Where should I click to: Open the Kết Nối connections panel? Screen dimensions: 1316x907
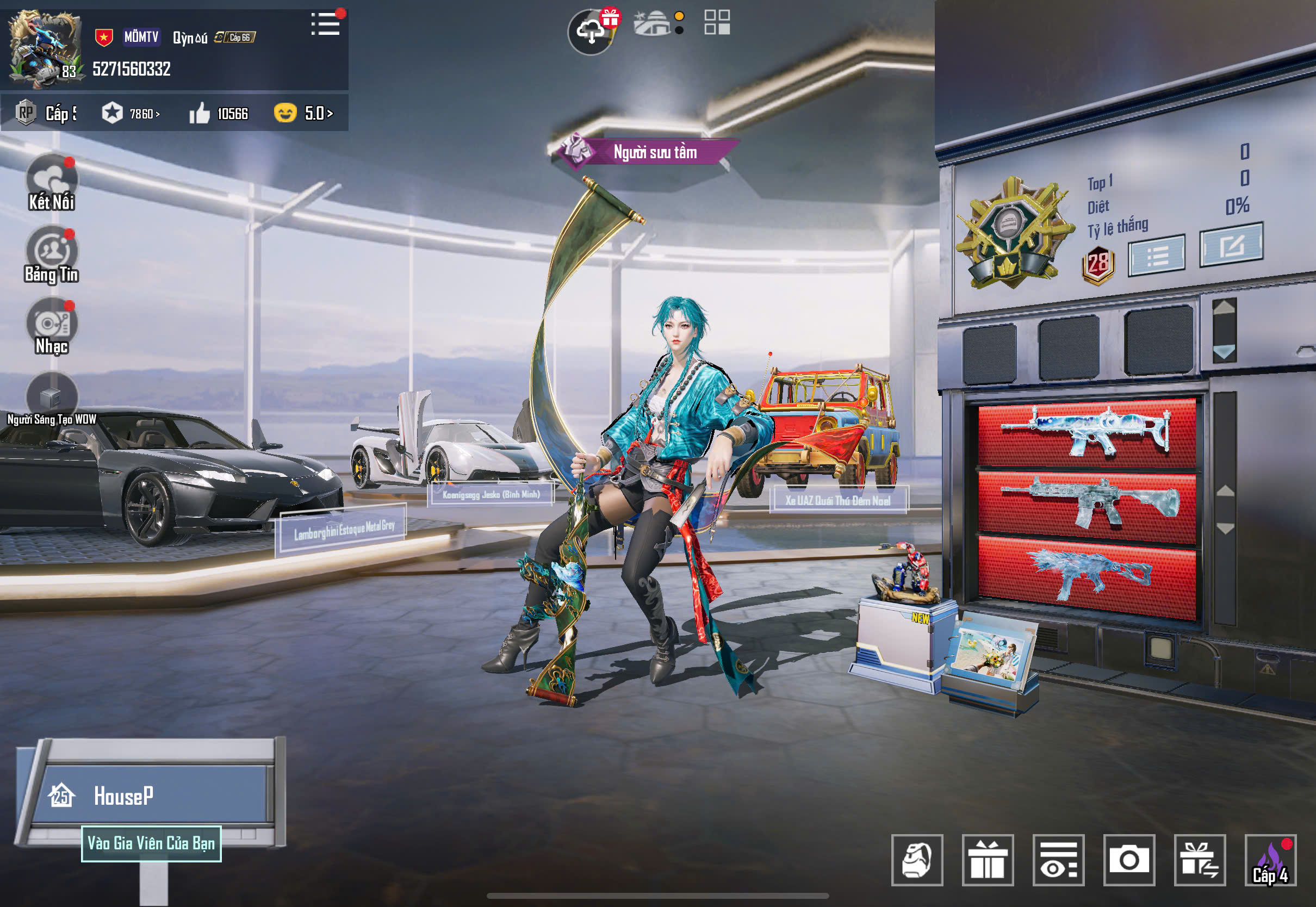click(52, 182)
